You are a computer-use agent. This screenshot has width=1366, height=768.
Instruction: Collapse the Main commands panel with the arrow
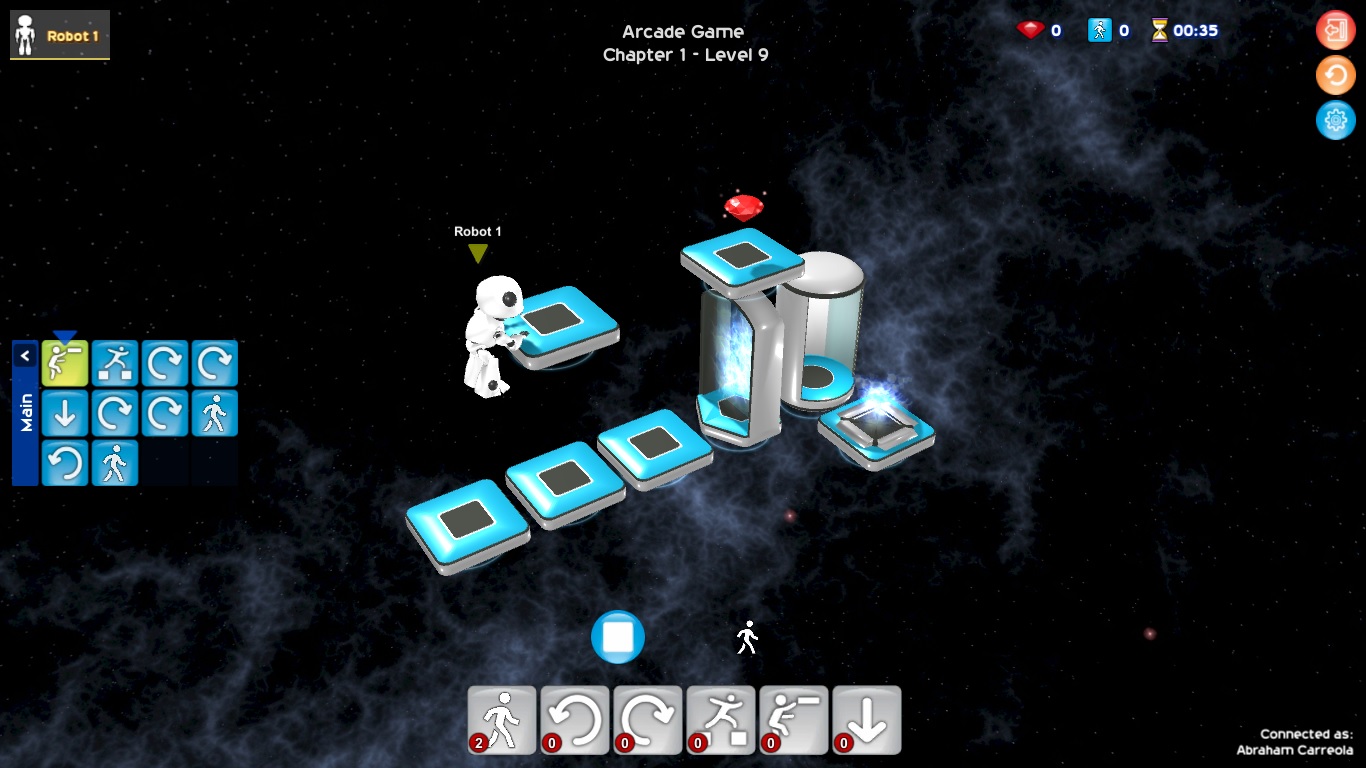(25, 355)
